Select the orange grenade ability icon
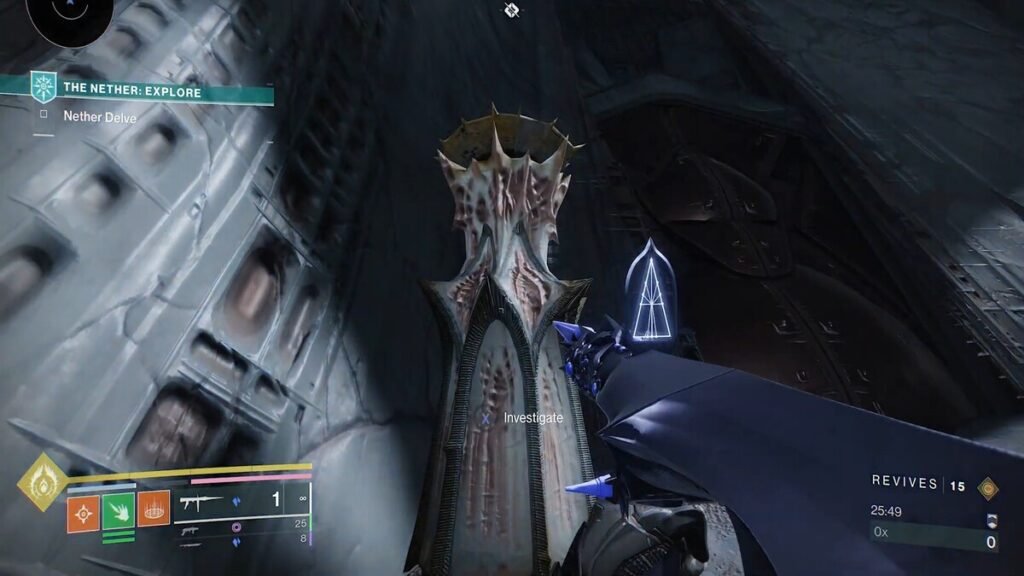 click(x=83, y=511)
